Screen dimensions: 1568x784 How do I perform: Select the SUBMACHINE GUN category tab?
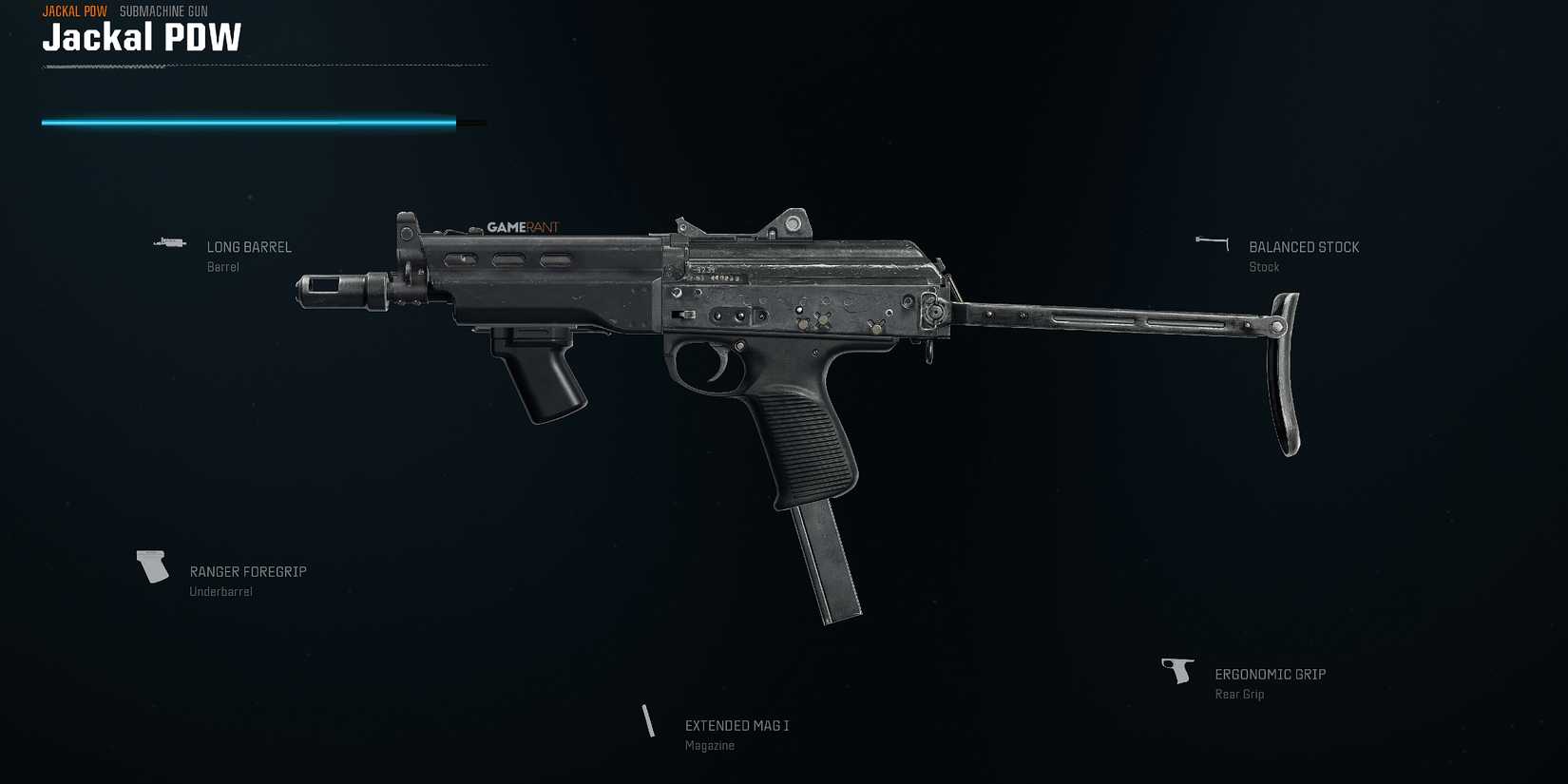click(x=163, y=11)
